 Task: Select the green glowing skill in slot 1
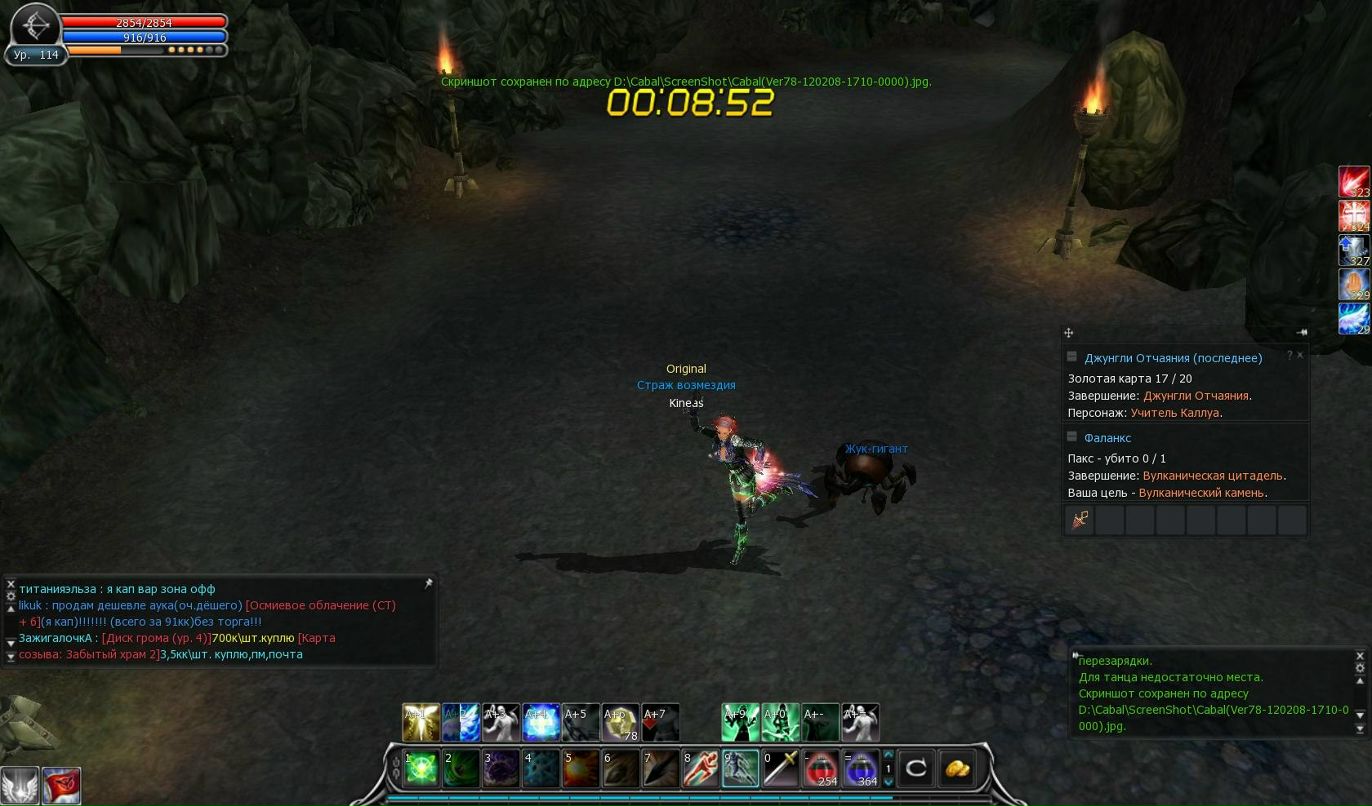(x=421, y=768)
